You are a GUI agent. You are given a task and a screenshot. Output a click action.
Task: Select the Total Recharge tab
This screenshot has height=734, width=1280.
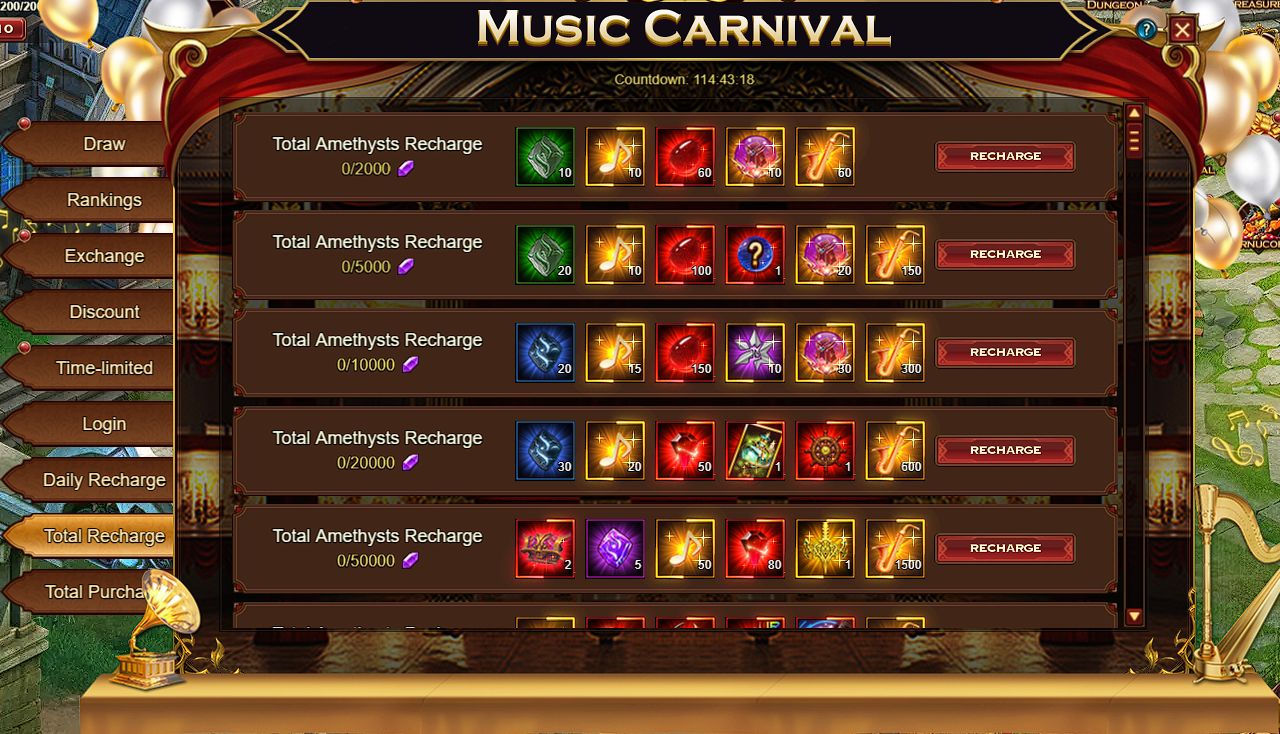(x=104, y=536)
